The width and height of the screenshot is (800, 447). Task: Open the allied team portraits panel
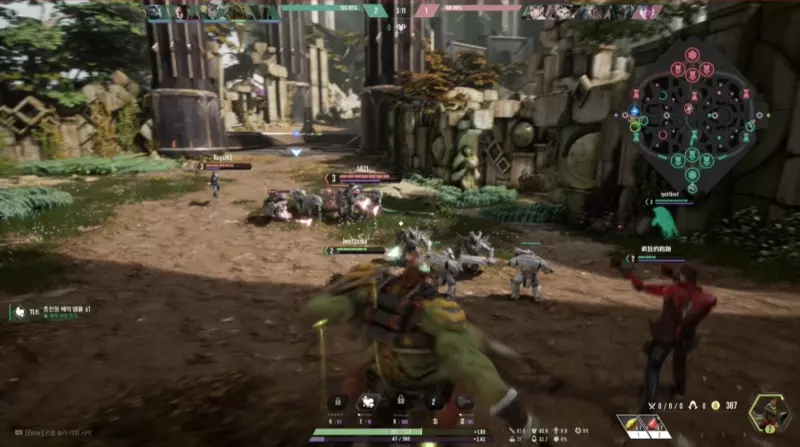point(213,13)
